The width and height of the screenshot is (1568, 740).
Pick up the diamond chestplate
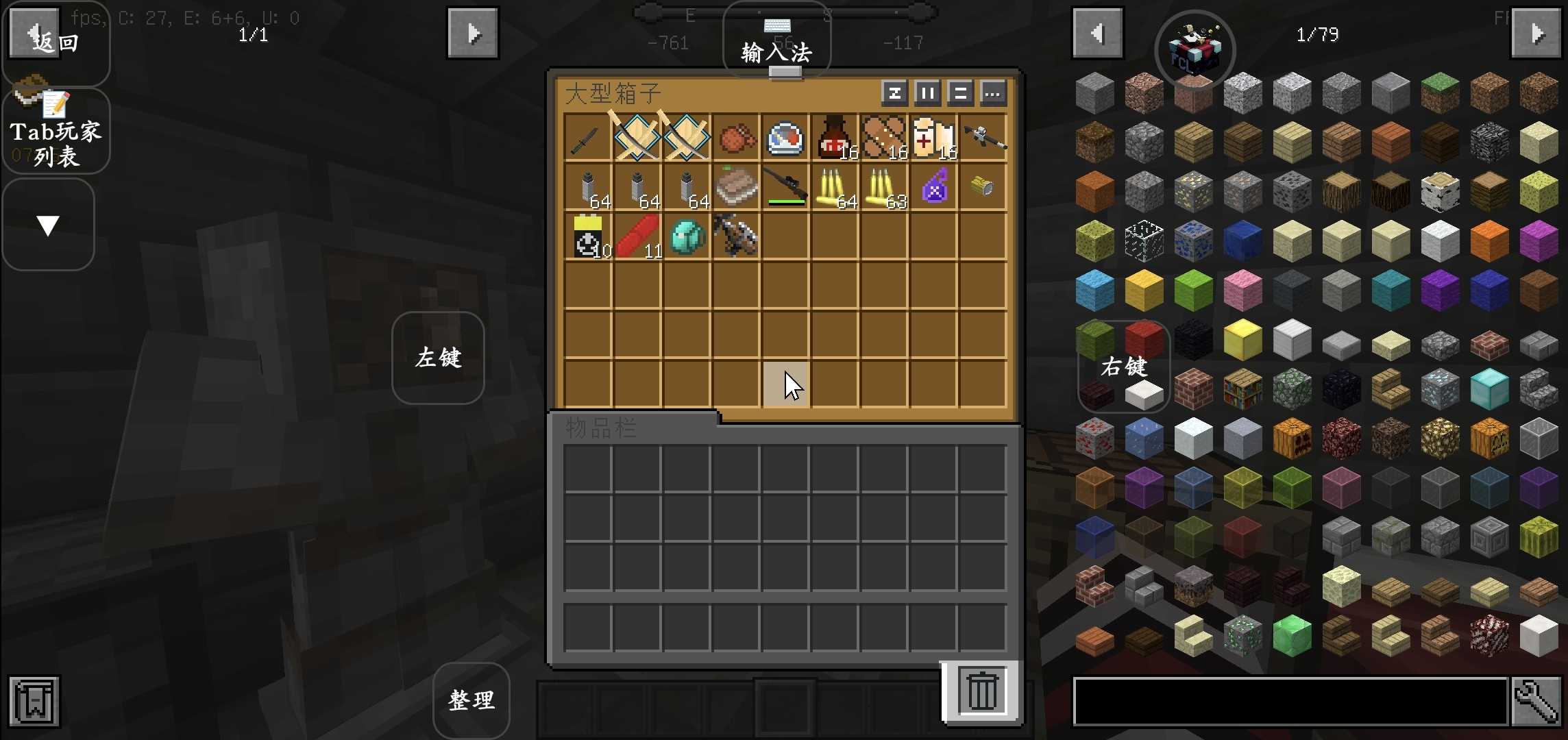tap(687, 236)
